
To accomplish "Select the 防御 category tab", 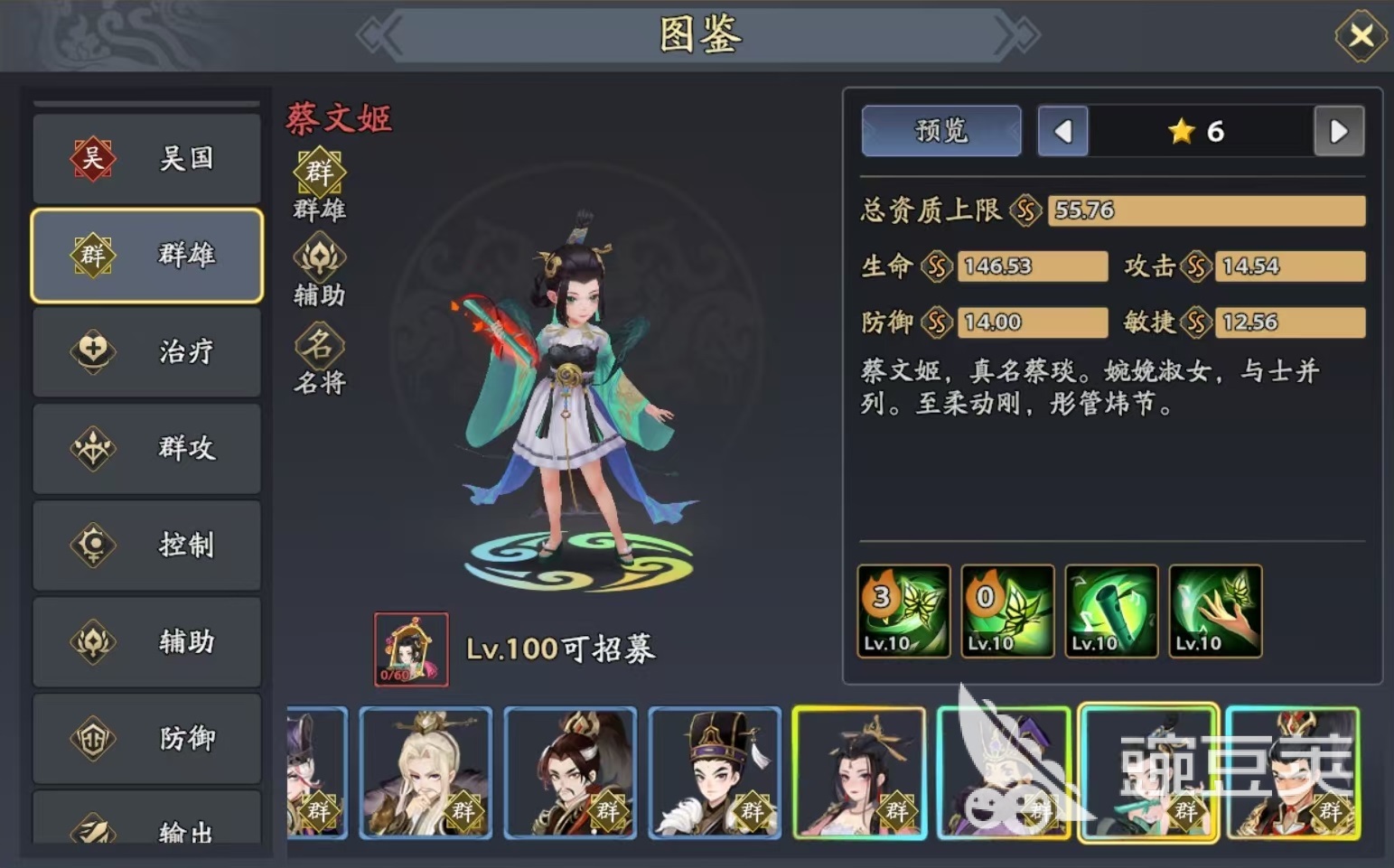I will 146,738.
